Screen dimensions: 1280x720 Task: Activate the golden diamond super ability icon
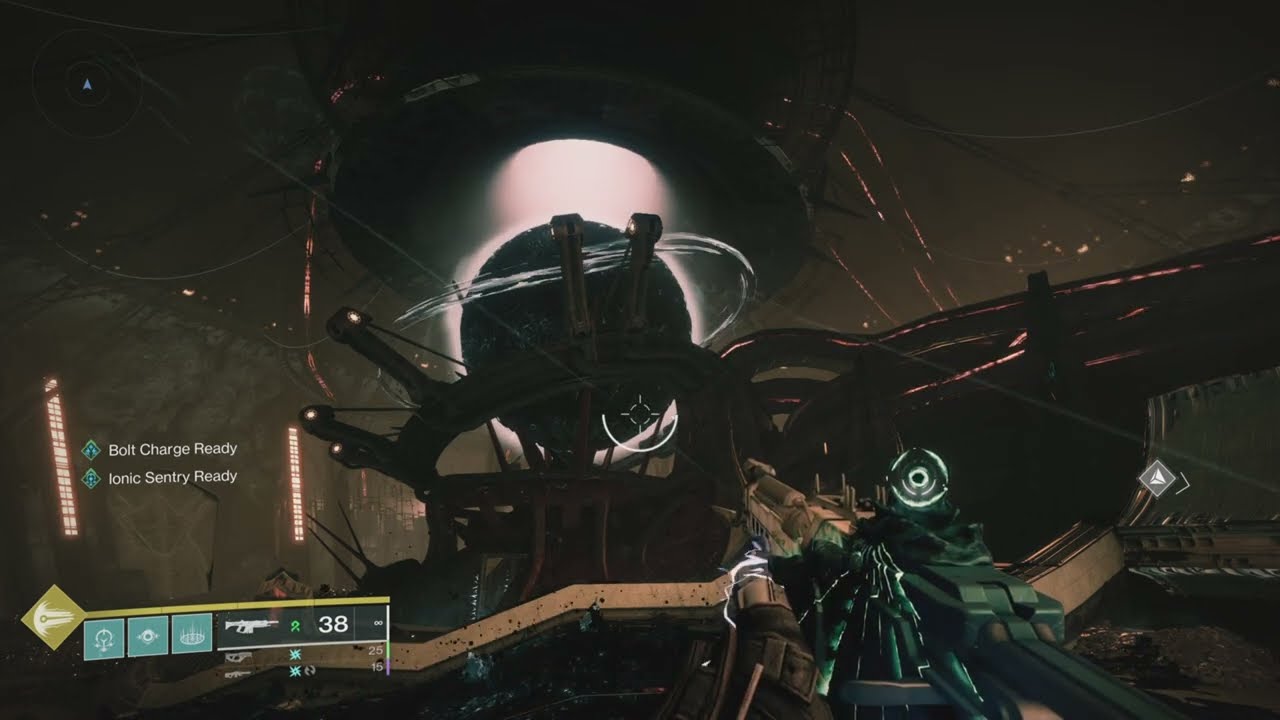[53, 617]
